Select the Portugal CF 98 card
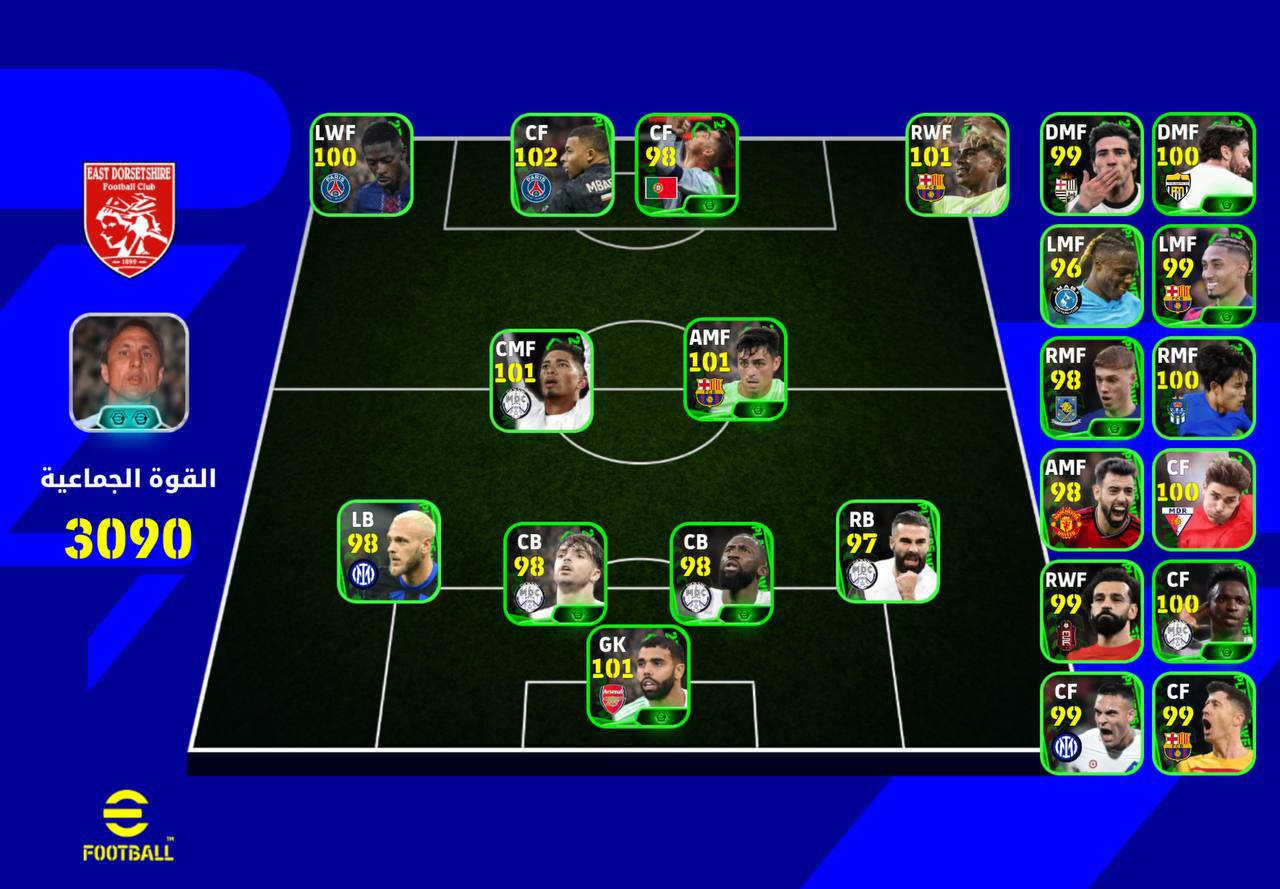Screen dimensions: 1280x889 point(687,164)
